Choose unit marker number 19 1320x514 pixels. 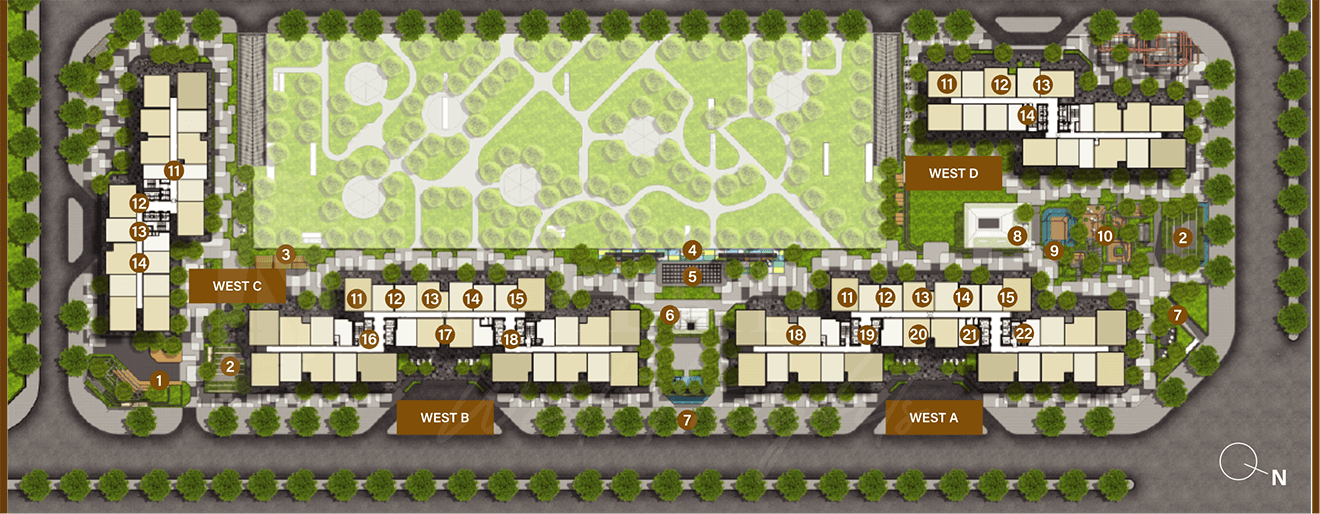click(x=867, y=335)
